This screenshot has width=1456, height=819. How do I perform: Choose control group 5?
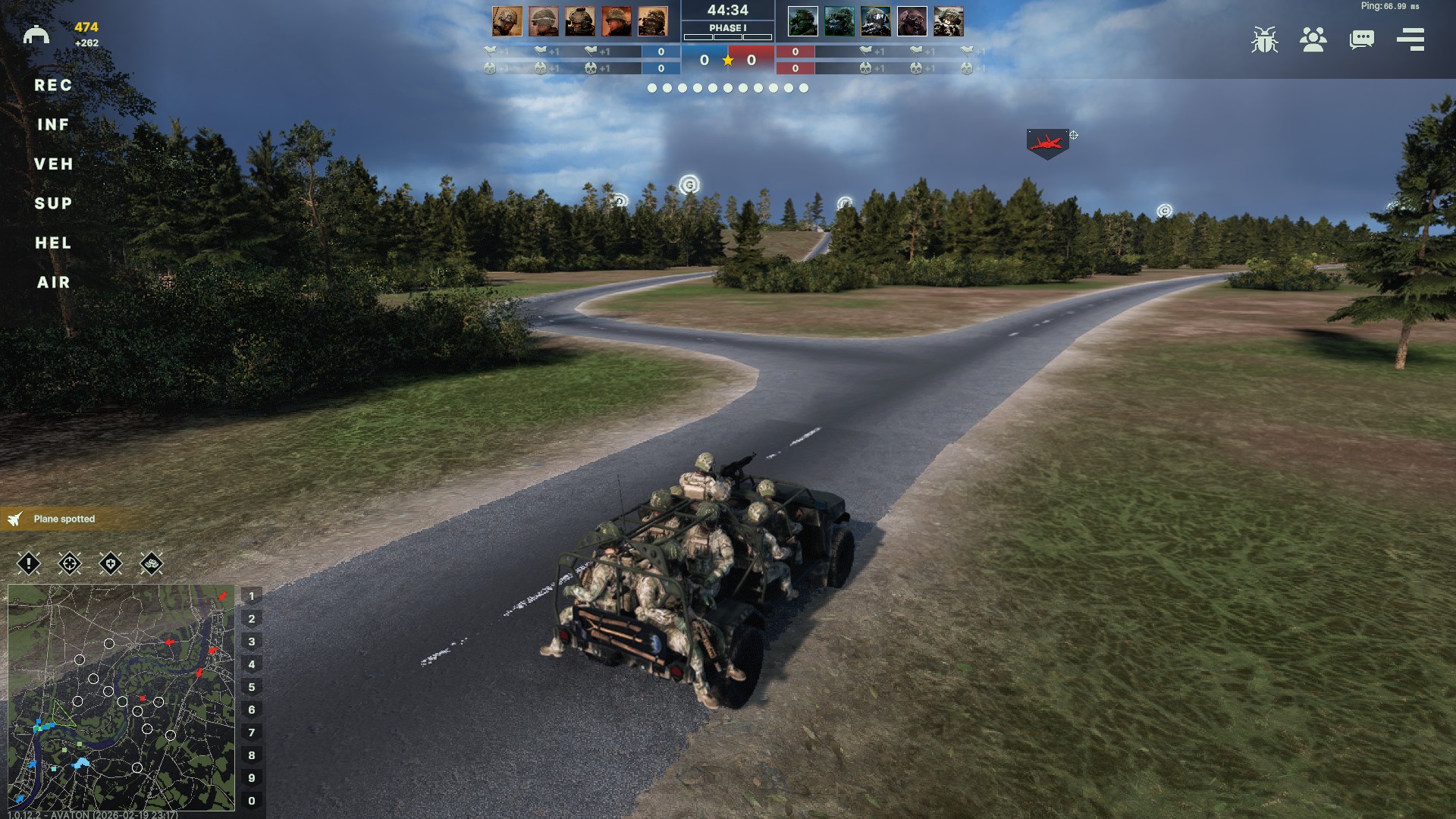click(x=252, y=687)
